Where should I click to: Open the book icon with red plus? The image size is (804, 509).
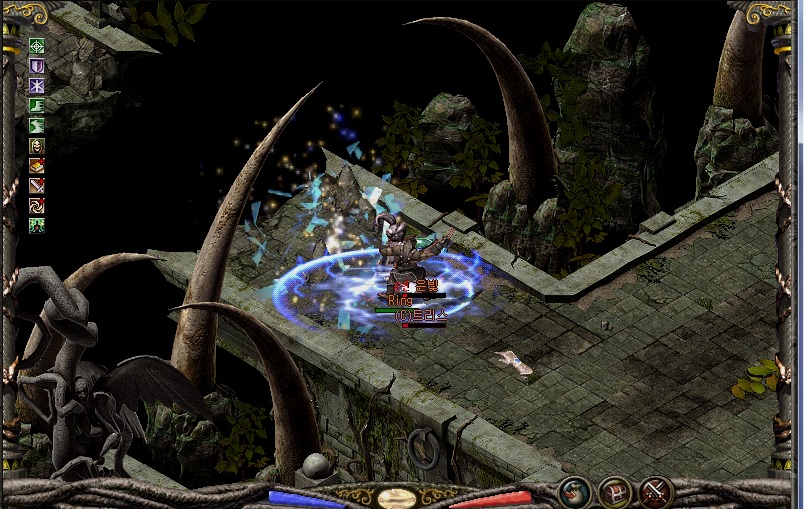coord(37,166)
